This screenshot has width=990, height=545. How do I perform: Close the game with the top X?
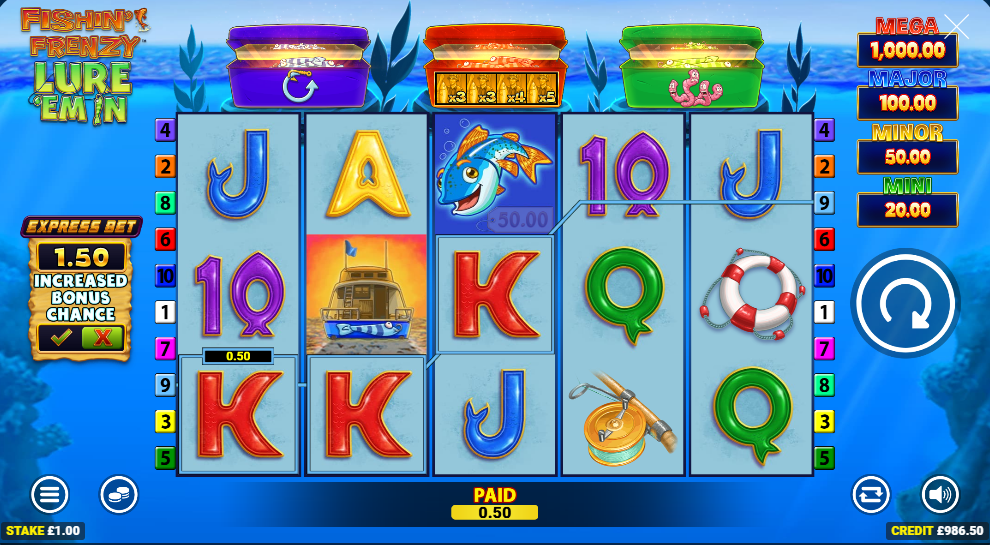click(x=956, y=27)
